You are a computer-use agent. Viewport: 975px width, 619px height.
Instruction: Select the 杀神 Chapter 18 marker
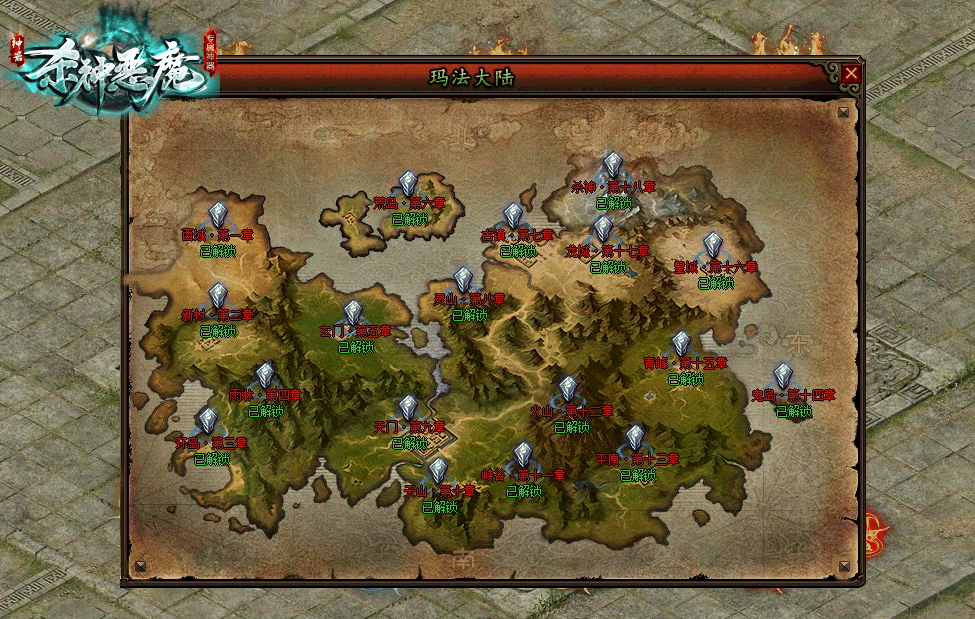coord(613,166)
